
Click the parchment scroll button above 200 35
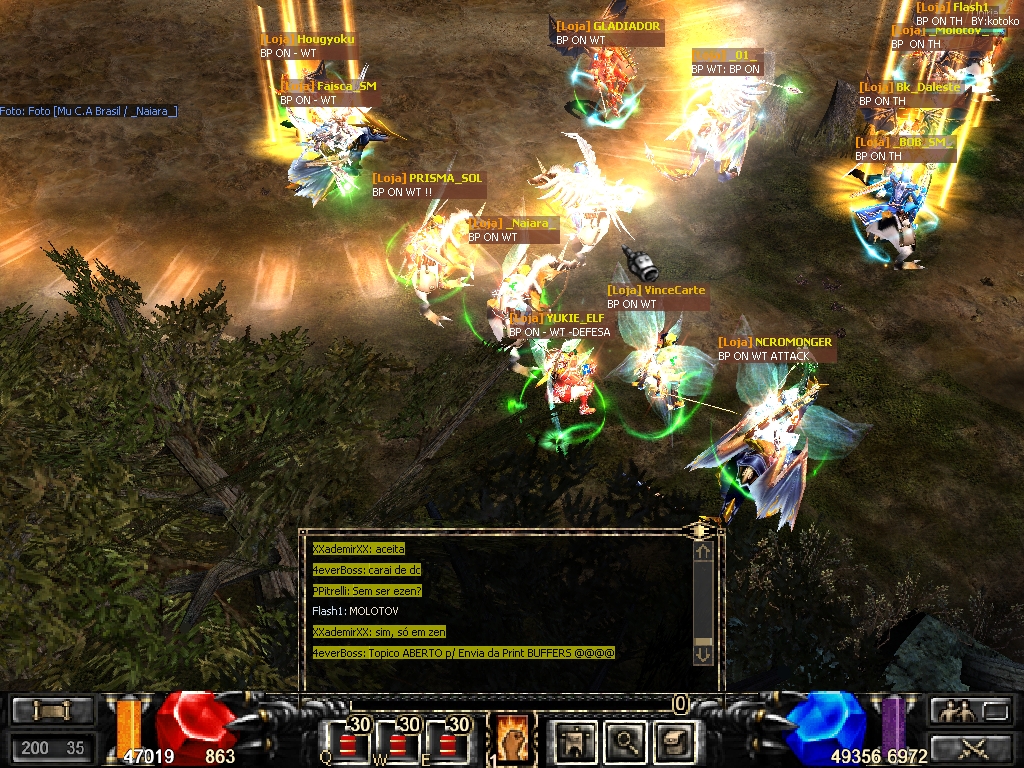tap(52, 711)
